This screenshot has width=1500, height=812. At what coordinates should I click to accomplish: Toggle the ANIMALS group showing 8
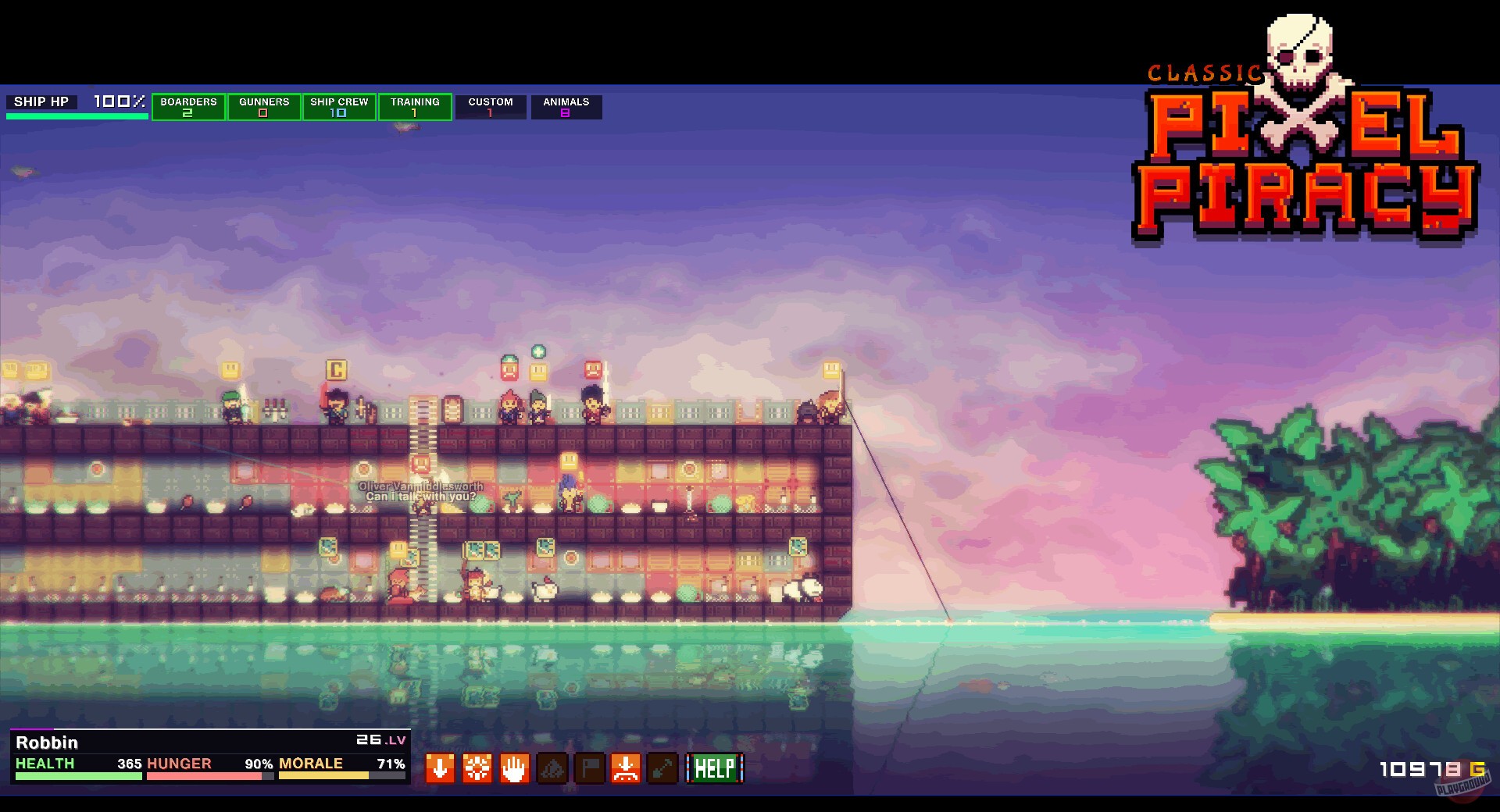coord(566,107)
